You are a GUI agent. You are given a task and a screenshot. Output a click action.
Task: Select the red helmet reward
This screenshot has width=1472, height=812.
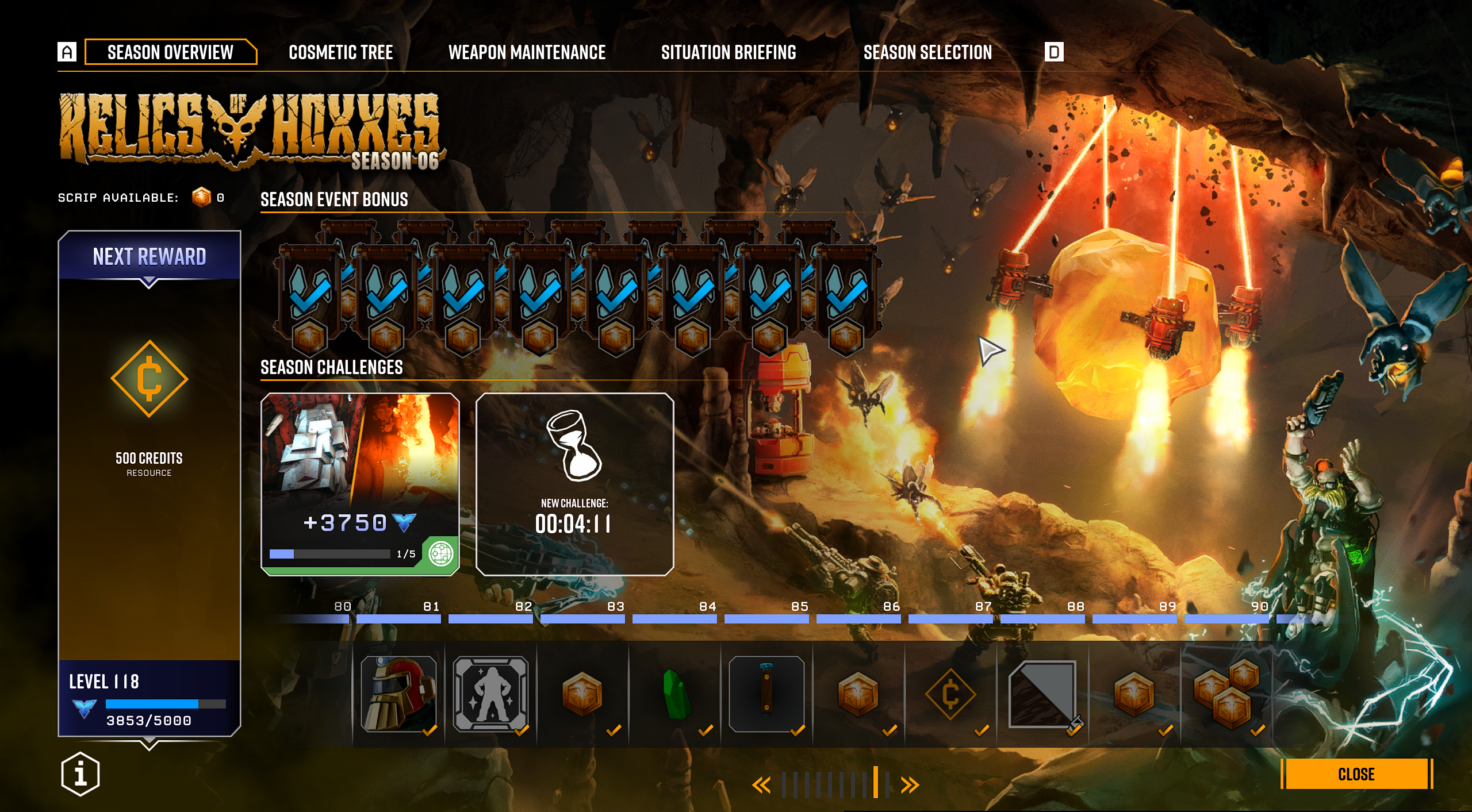point(398,694)
